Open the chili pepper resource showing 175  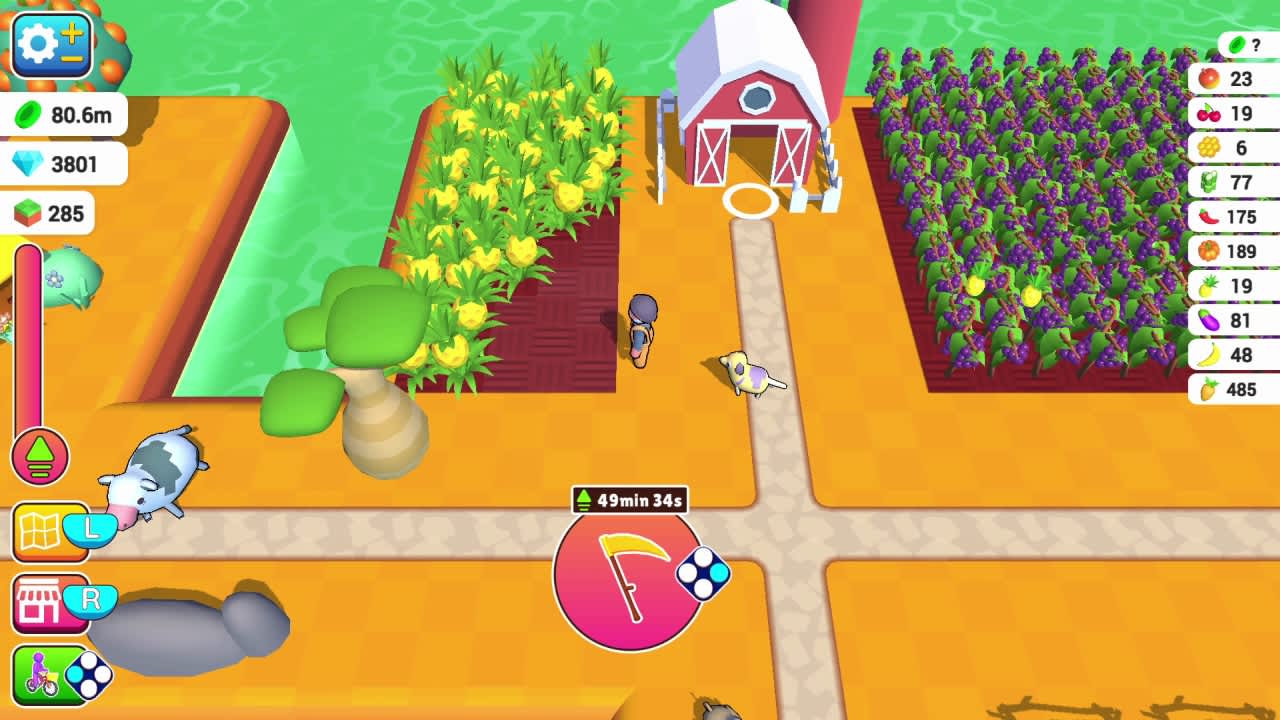coord(1236,217)
